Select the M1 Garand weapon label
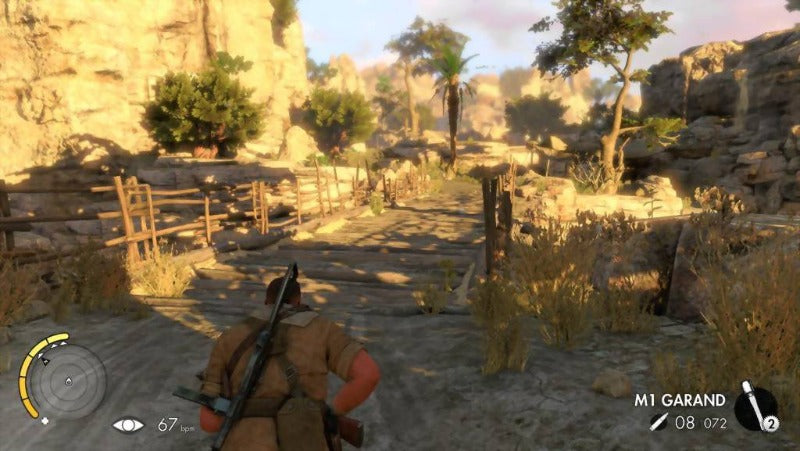 [x=680, y=400]
